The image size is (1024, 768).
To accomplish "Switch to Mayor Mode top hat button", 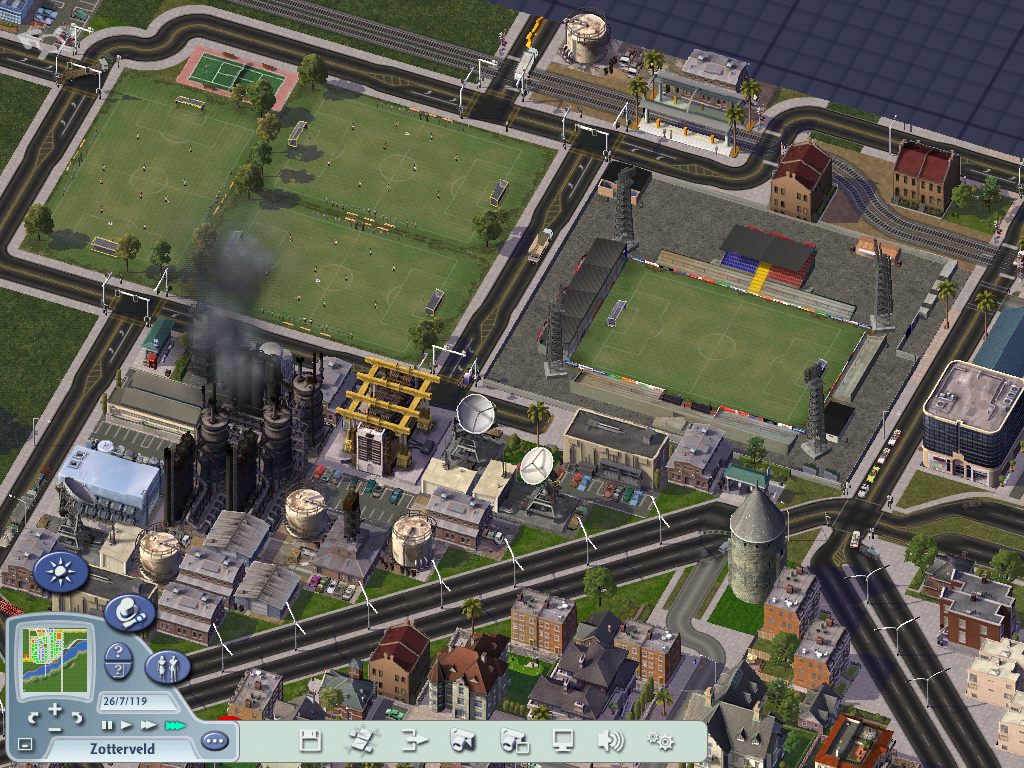I will pyautogui.click(x=128, y=611).
